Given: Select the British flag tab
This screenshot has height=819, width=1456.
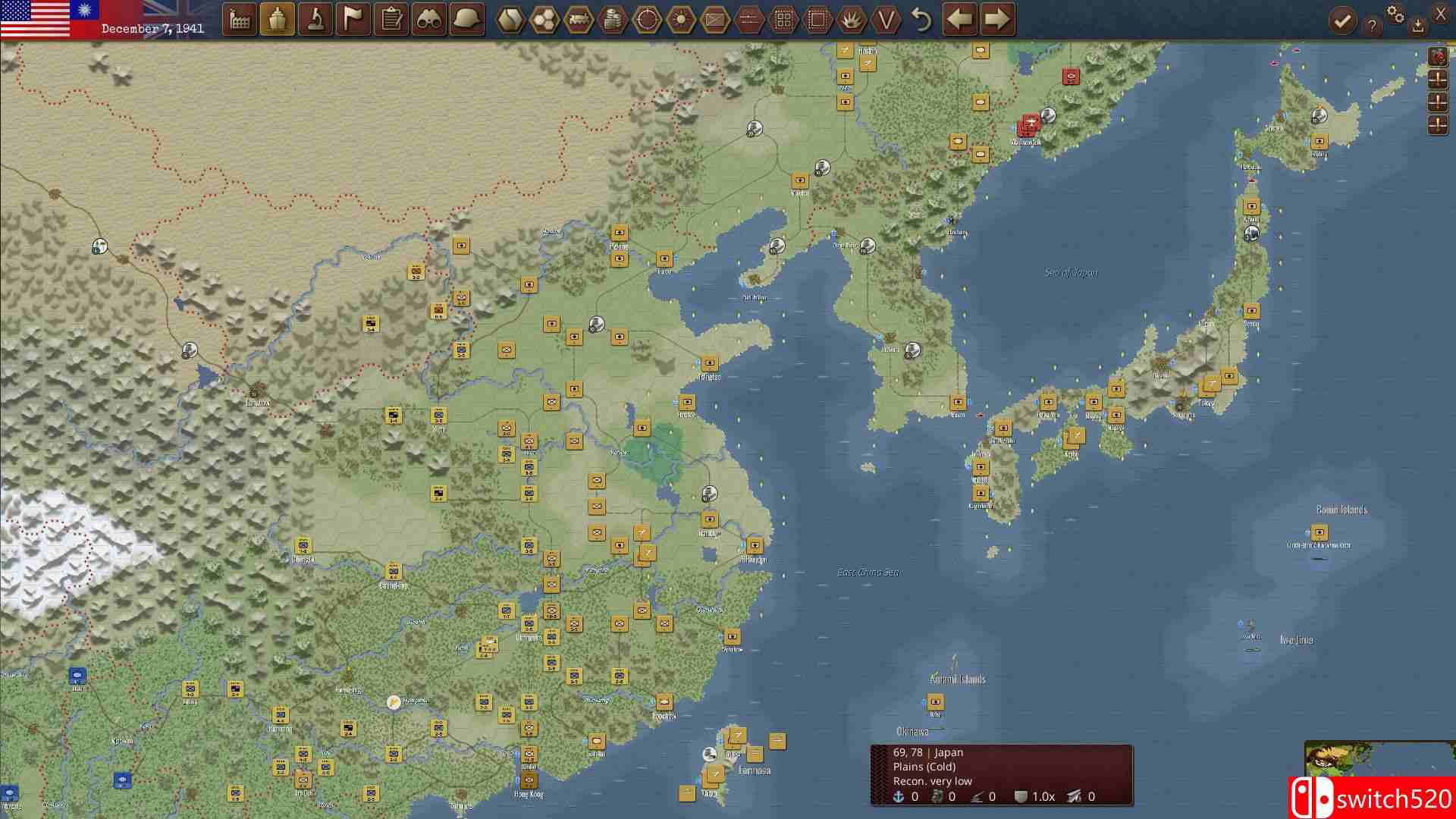Looking at the screenshot, I should (x=159, y=11).
